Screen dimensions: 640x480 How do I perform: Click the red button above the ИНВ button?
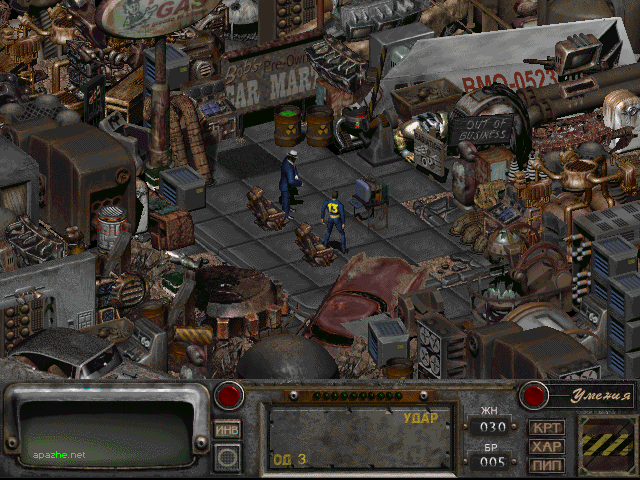230,394
